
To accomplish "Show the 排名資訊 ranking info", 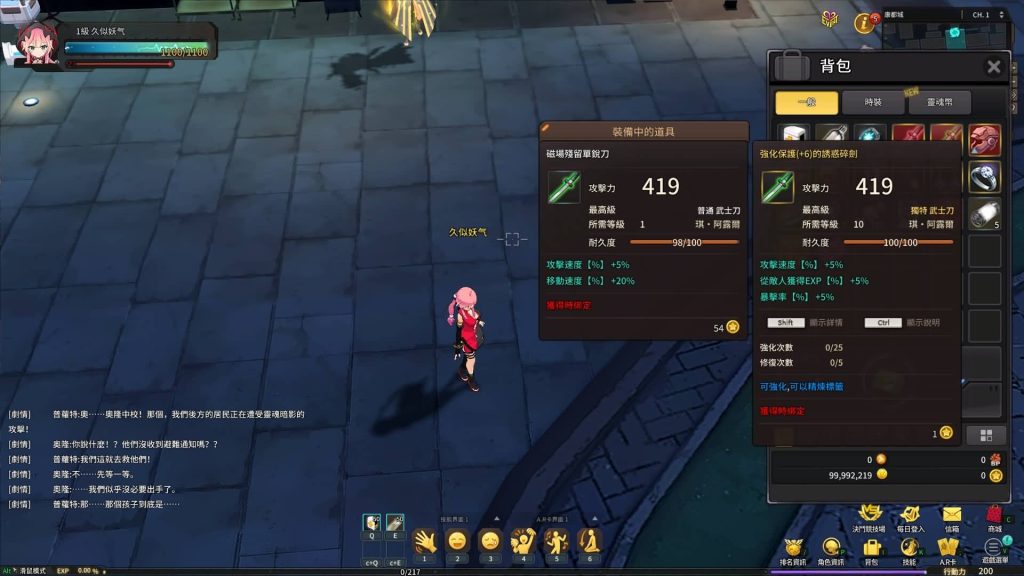I will 793,551.
